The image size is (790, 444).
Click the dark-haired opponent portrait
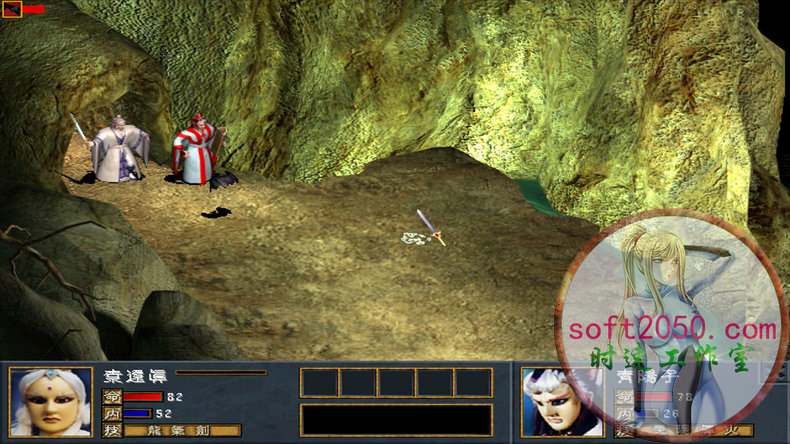(562, 403)
